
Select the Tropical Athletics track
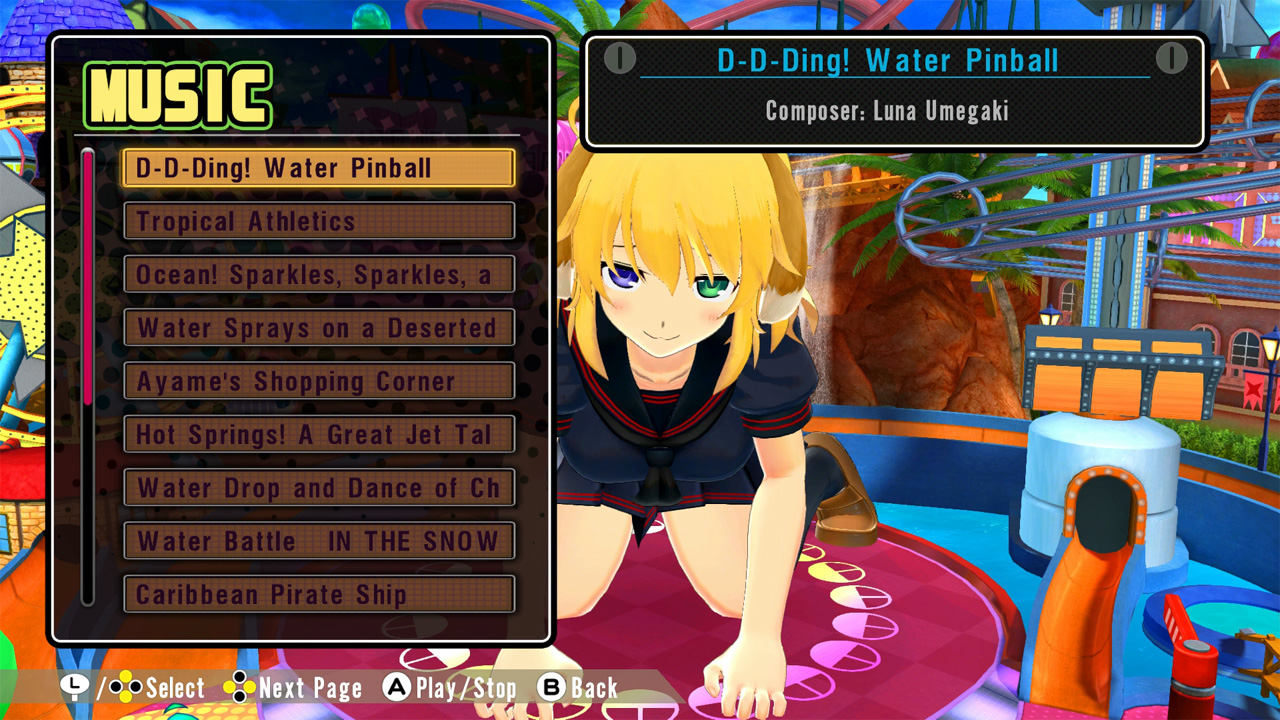click(318, 221)
